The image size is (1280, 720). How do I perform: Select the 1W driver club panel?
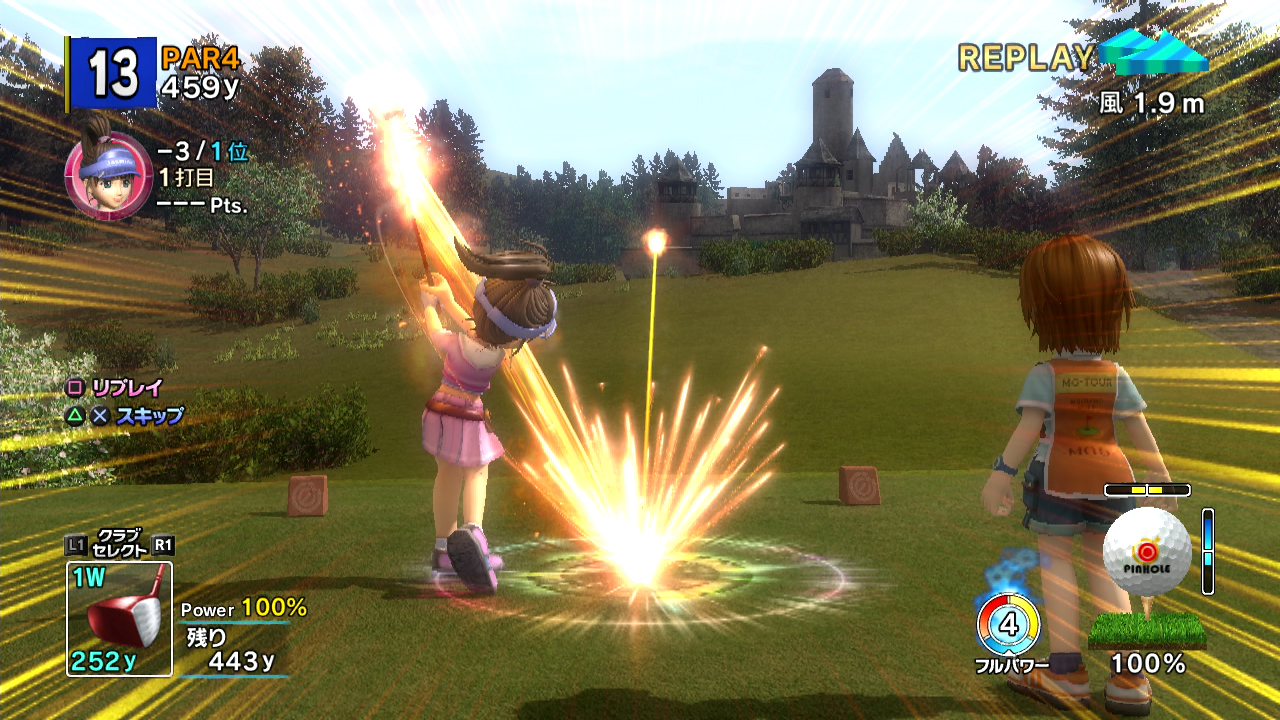tap(119, 617)
